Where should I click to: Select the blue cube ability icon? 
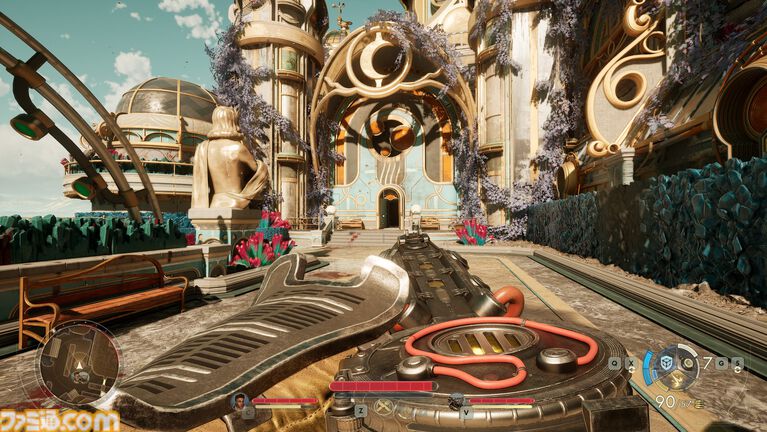(x=664, y=361)
